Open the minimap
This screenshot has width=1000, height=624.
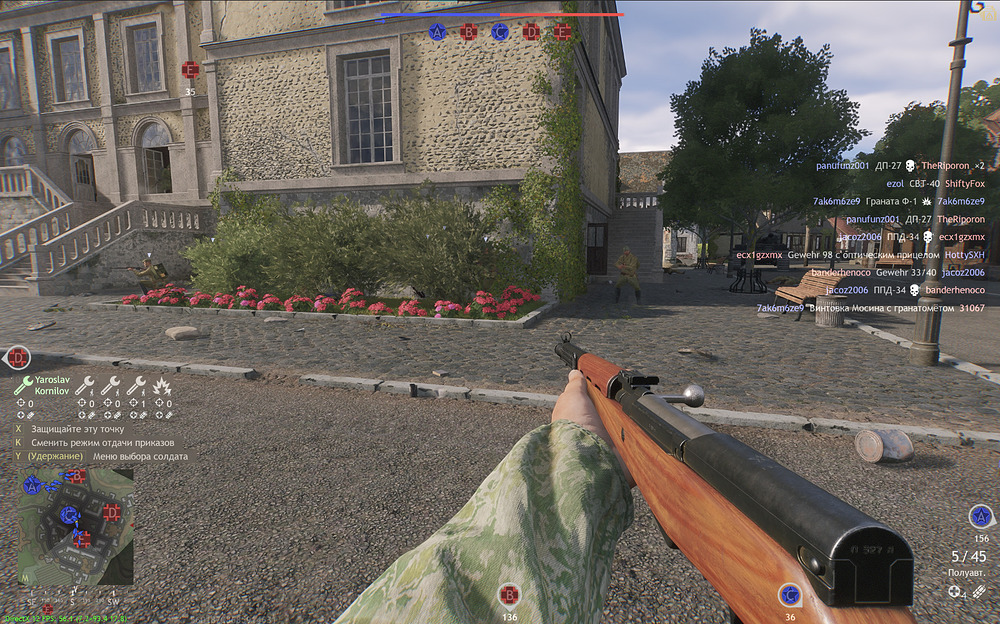pyautogui.click(x=75, y=527)
